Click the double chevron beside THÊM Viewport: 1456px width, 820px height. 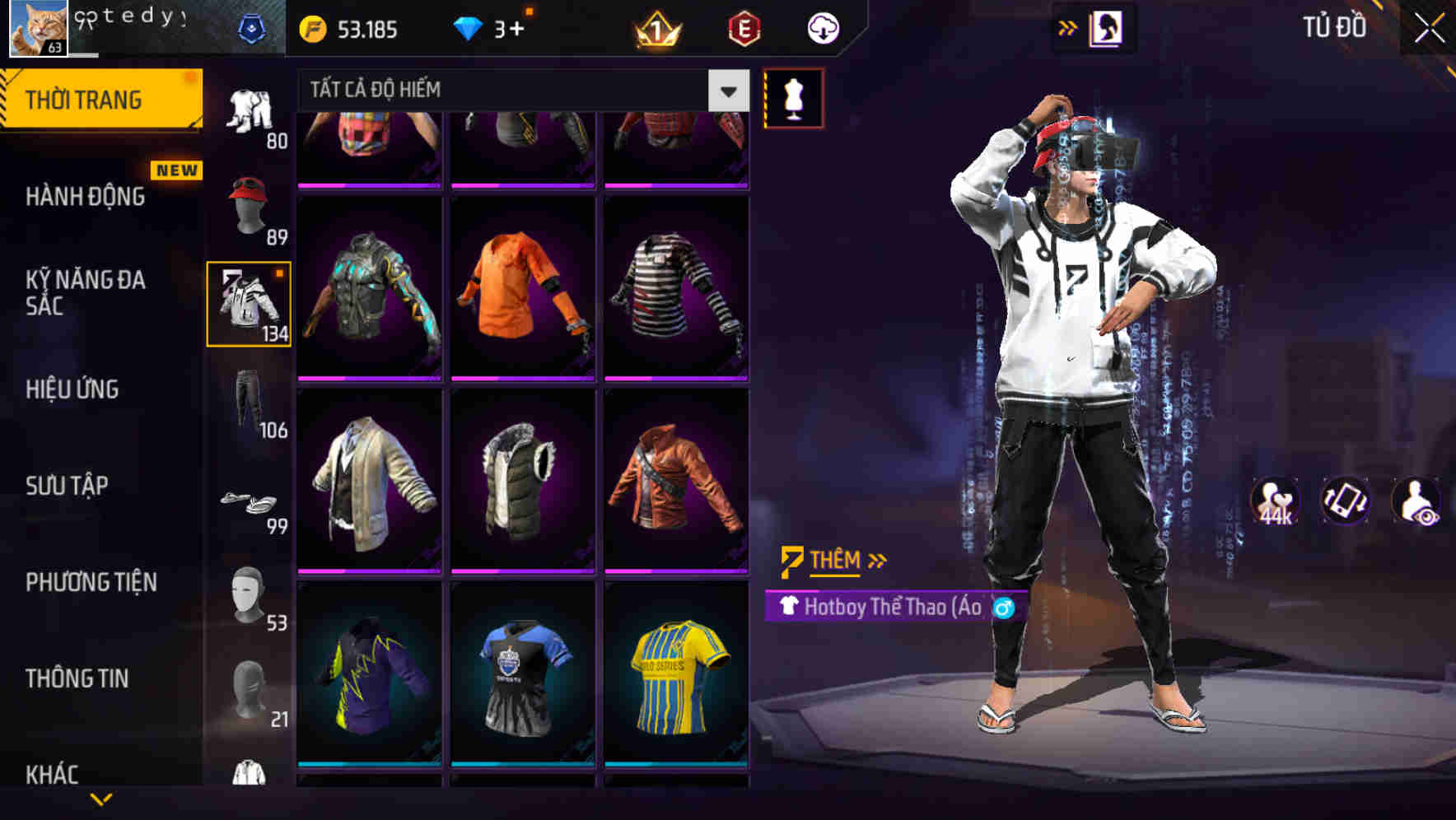point(877,561)
